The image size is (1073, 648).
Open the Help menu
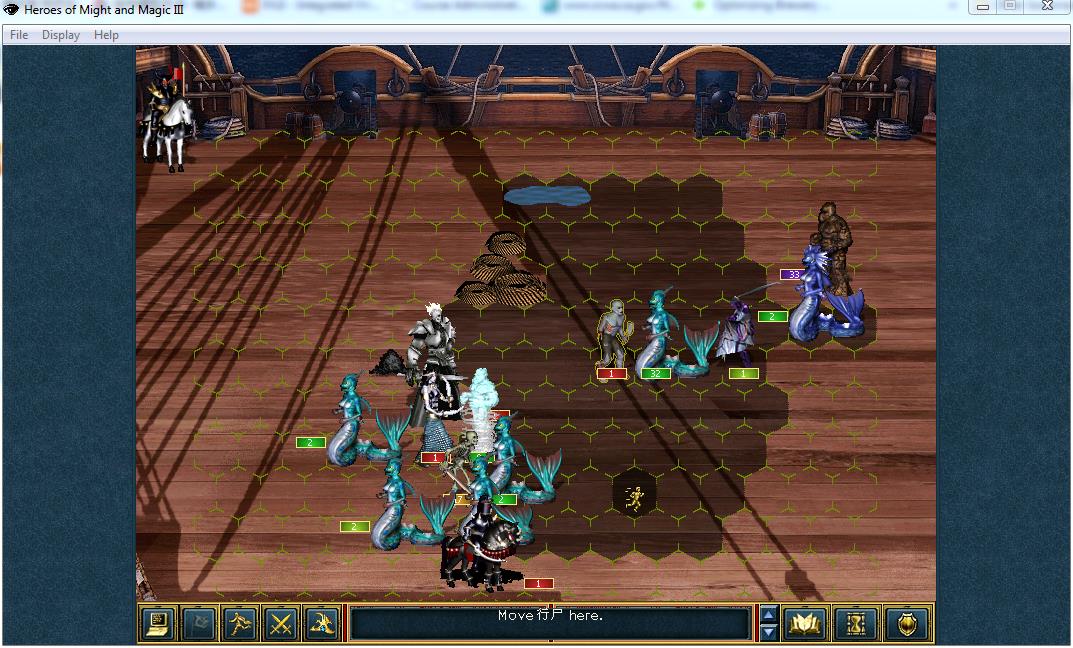(106, 35)
